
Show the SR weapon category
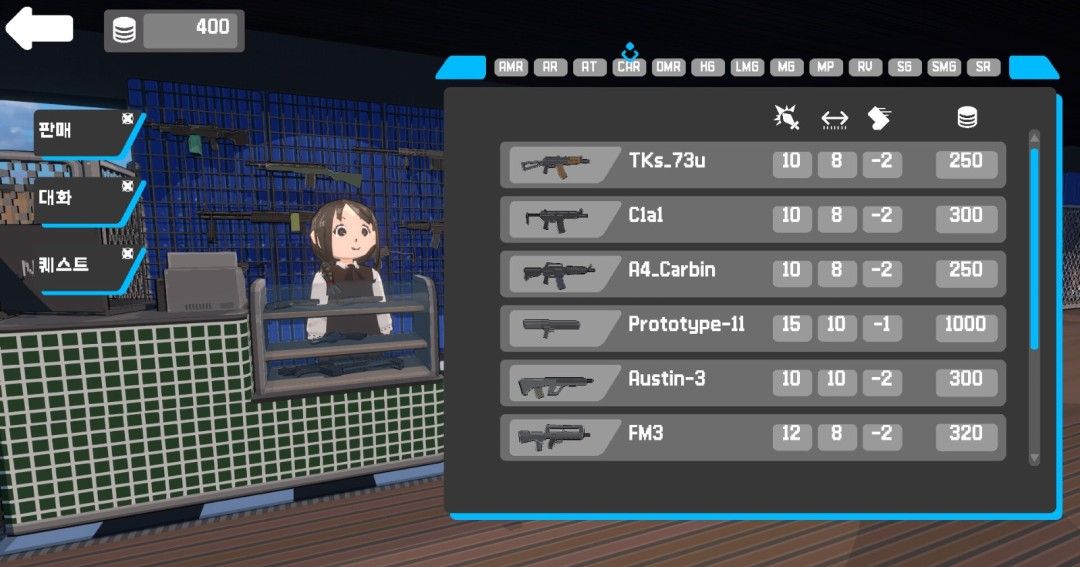click(984, 67)
